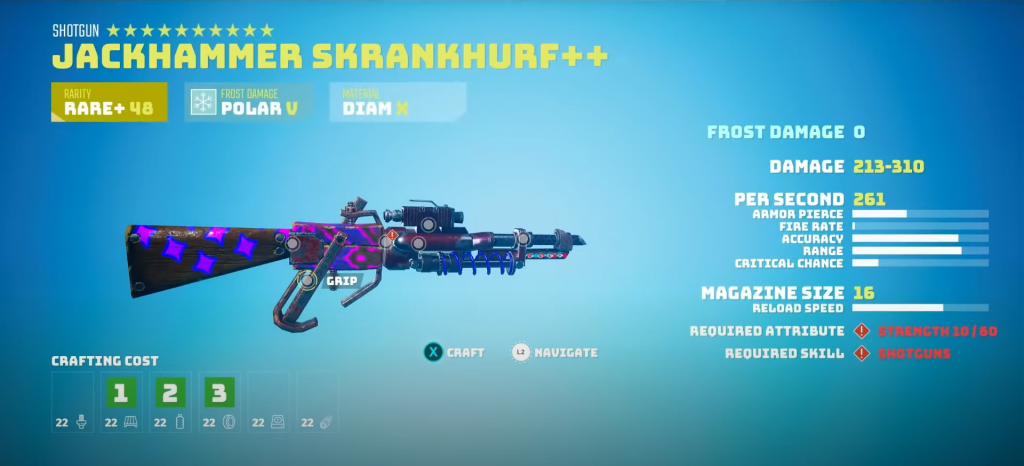
Task: Select the stock part node behind the receiver
Action: point(291,242)
